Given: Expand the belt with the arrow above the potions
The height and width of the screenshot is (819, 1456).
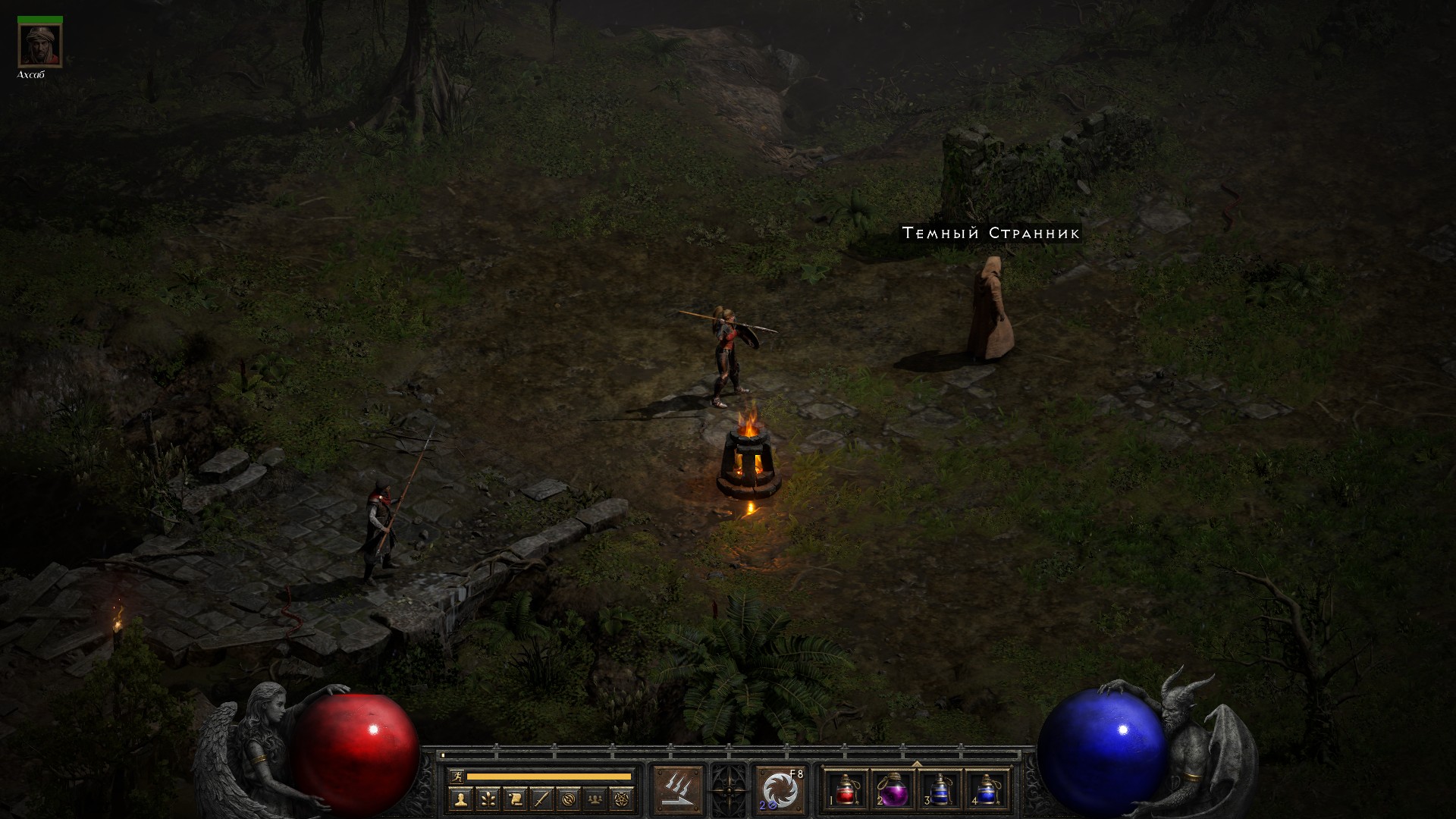Looking at the screenshot, I should click(916, 764).
